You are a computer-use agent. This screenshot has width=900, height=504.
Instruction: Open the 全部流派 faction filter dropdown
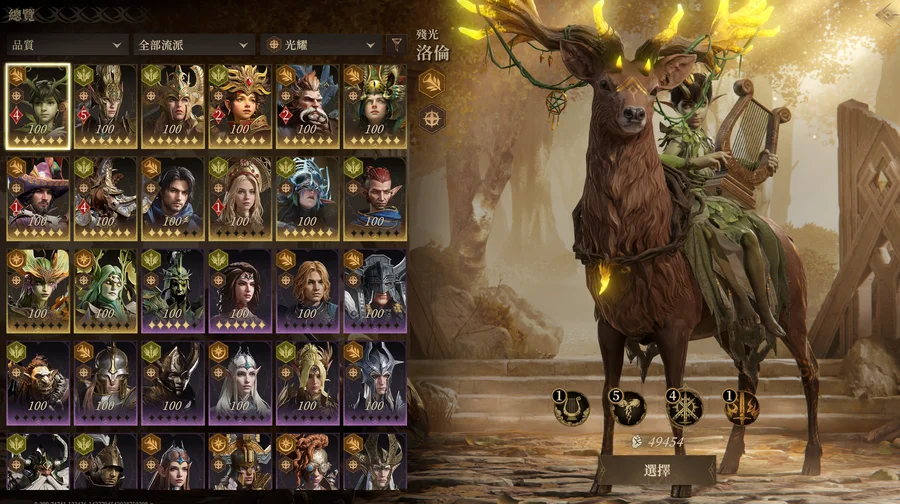(193, 45)
